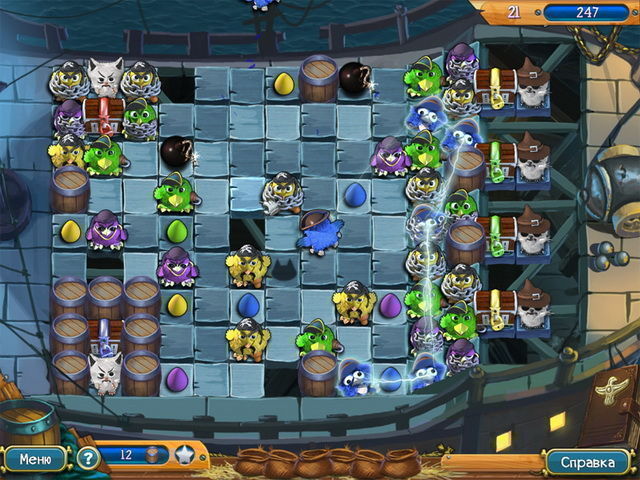Image resolution: width=640 pixels, height=480 pixels.
Task: Open the Справка help button
Action: coord(587,462)
